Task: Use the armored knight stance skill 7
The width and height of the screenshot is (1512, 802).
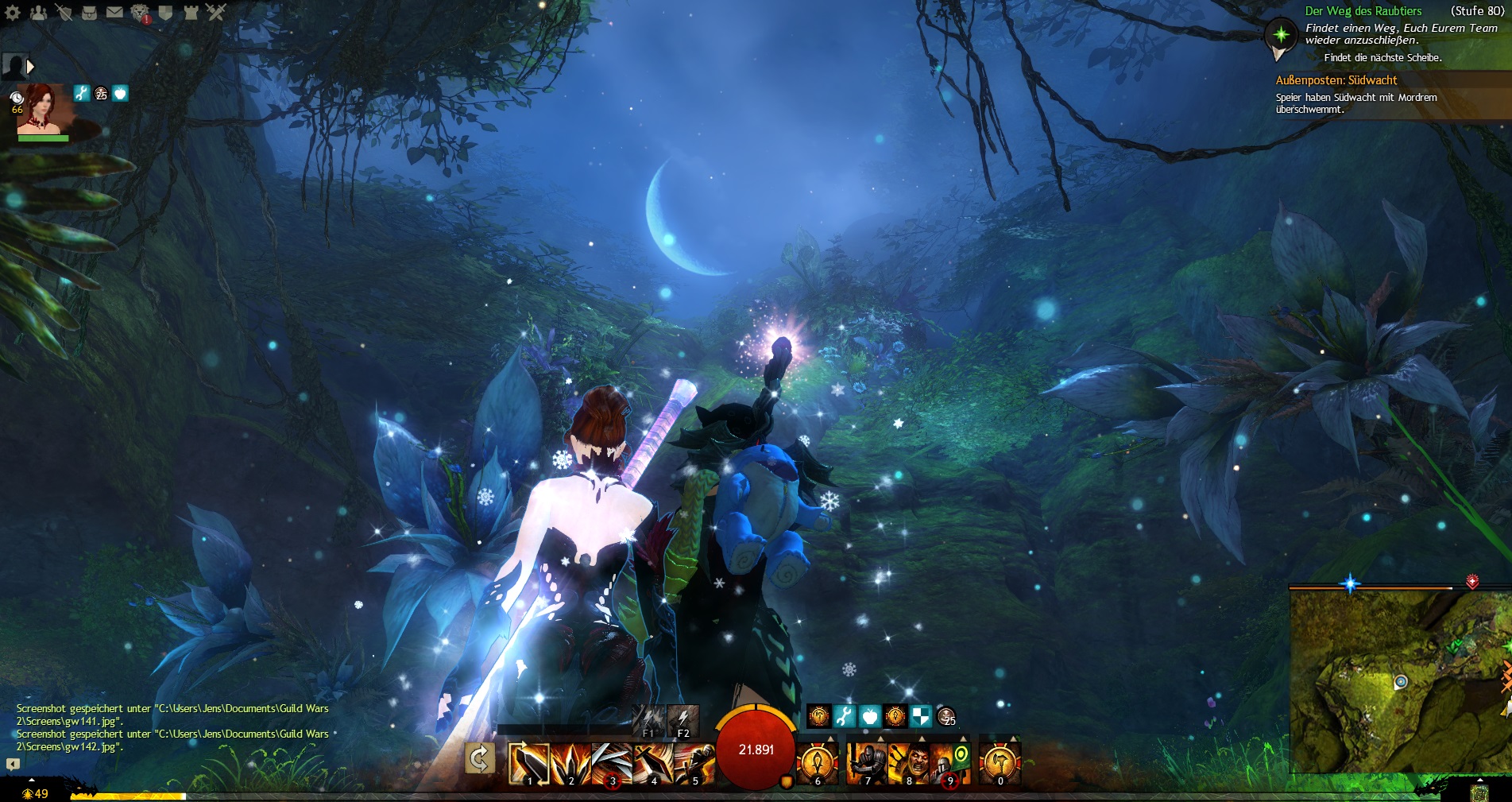Action: (x=867, y=763)
